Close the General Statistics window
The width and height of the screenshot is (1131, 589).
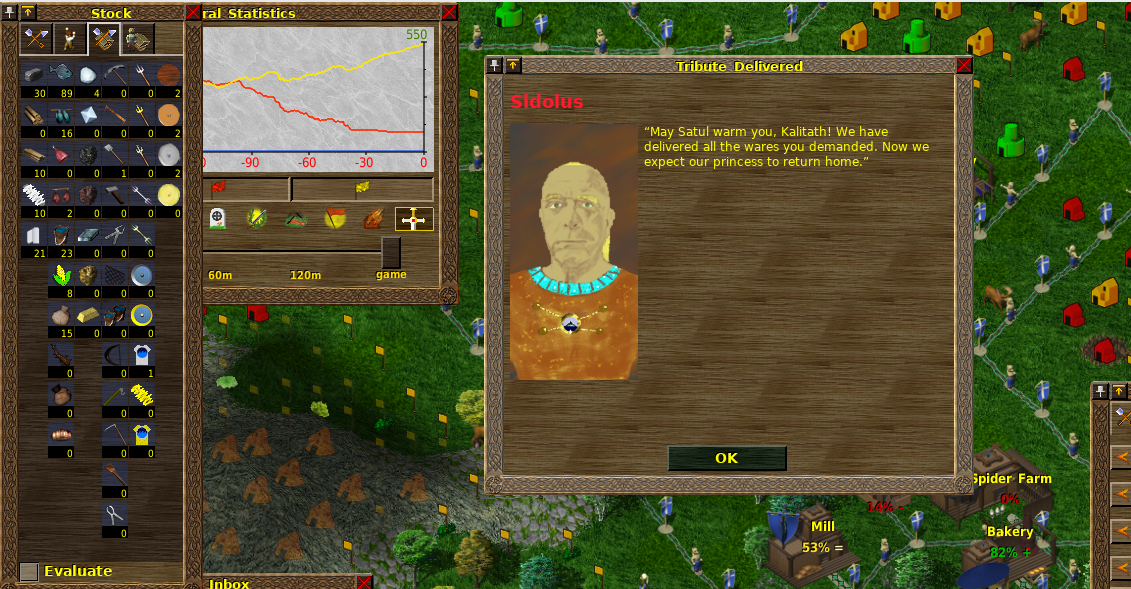point(449,12)
